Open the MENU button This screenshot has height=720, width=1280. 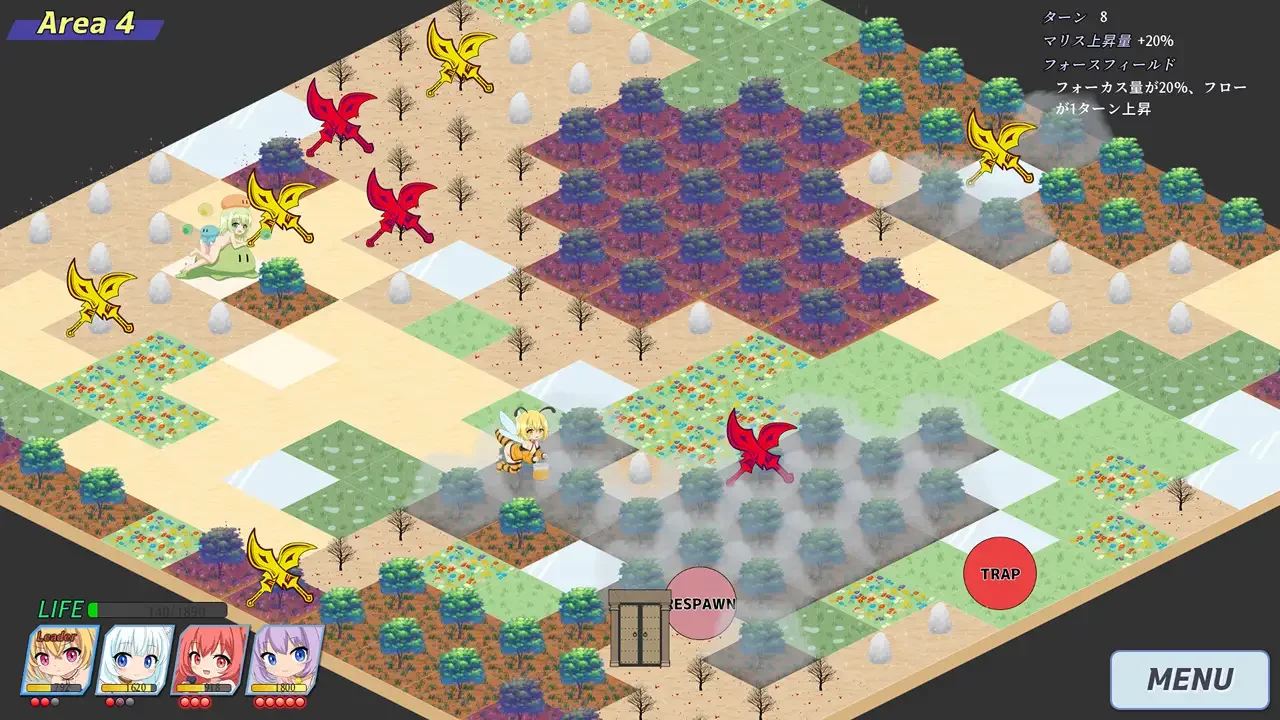[x=1189, y=680]
